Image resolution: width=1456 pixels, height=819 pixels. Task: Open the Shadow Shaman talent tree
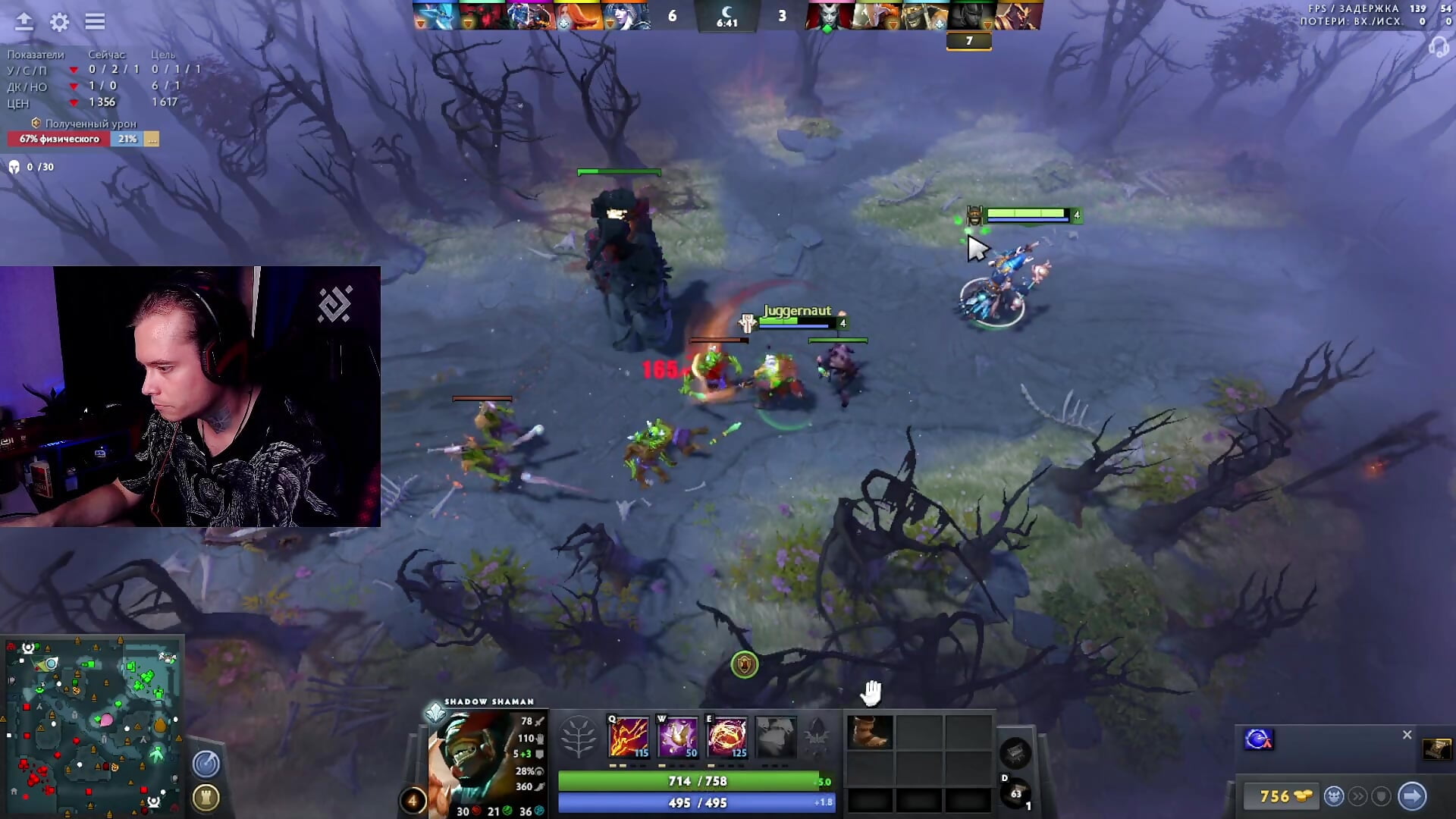[x=578, y=736]
